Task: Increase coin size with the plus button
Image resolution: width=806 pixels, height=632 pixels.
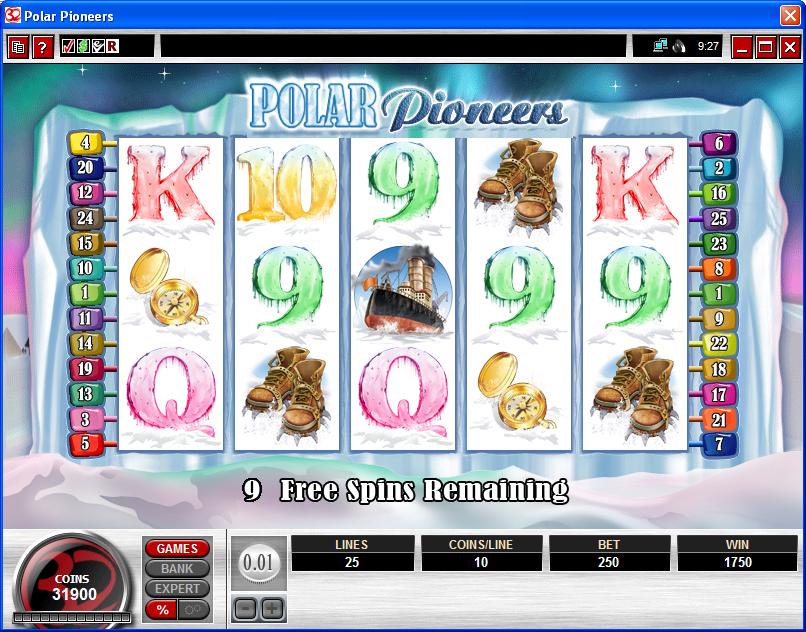Action: pos(272,608)
